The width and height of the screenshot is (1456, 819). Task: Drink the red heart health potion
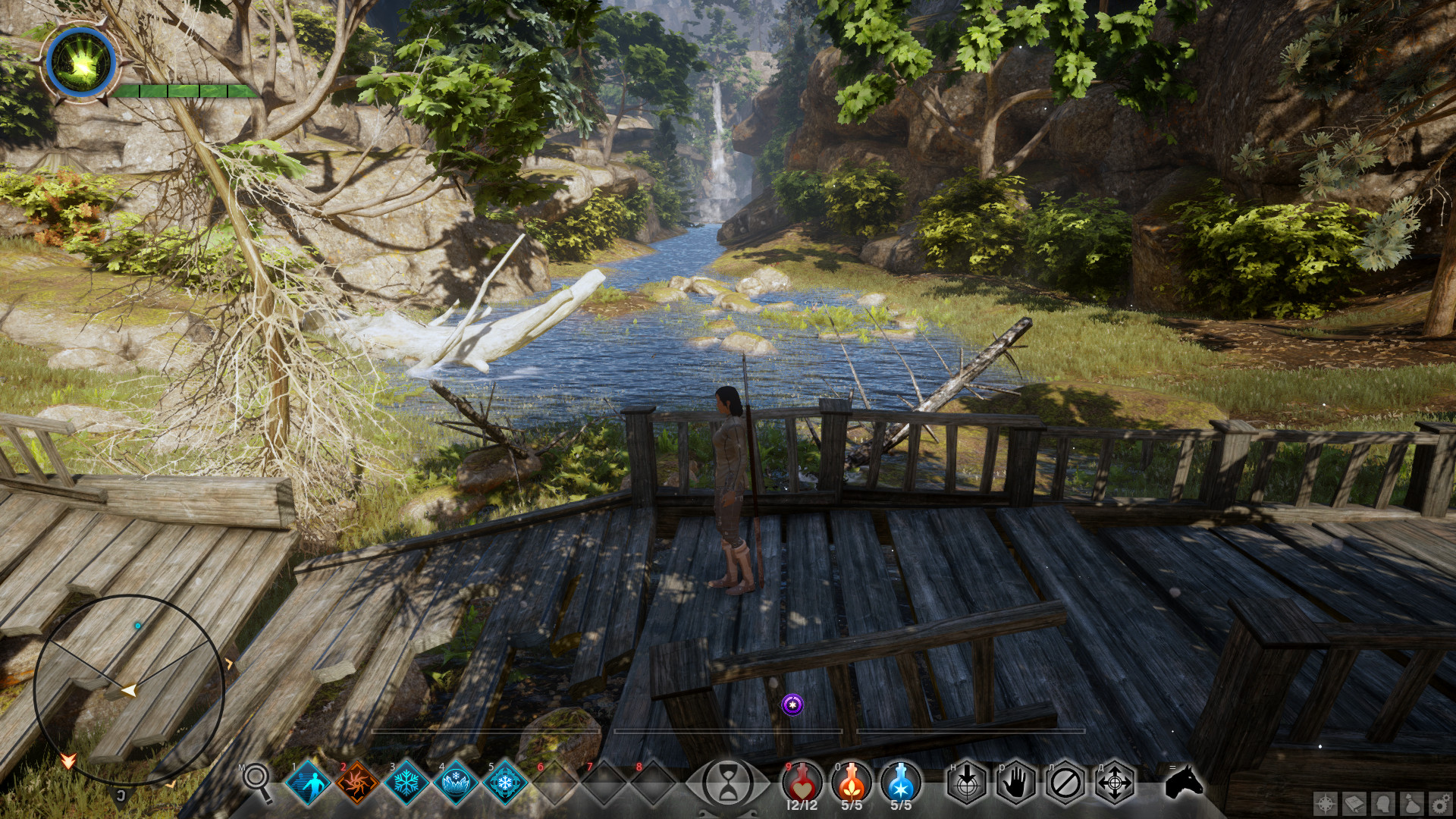[x=802, y=781]
